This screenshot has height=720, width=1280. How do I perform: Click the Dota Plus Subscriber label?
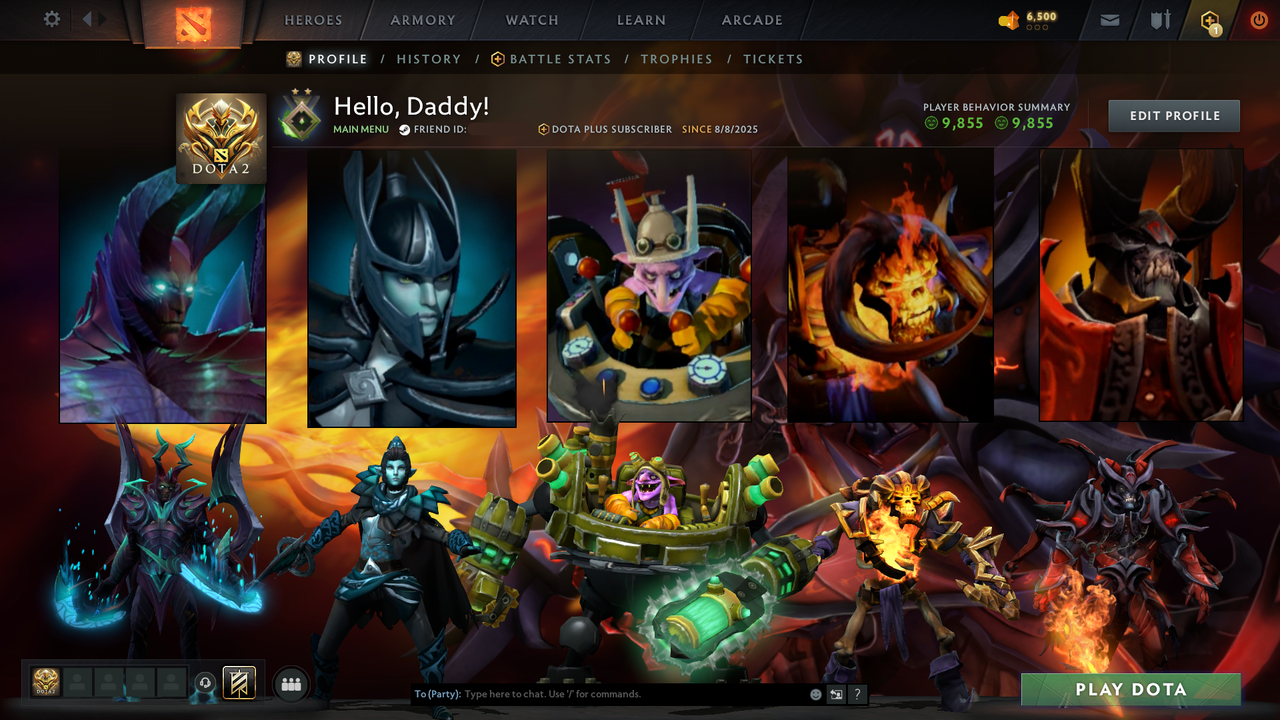pyautogui.click(x=605, y=128)
